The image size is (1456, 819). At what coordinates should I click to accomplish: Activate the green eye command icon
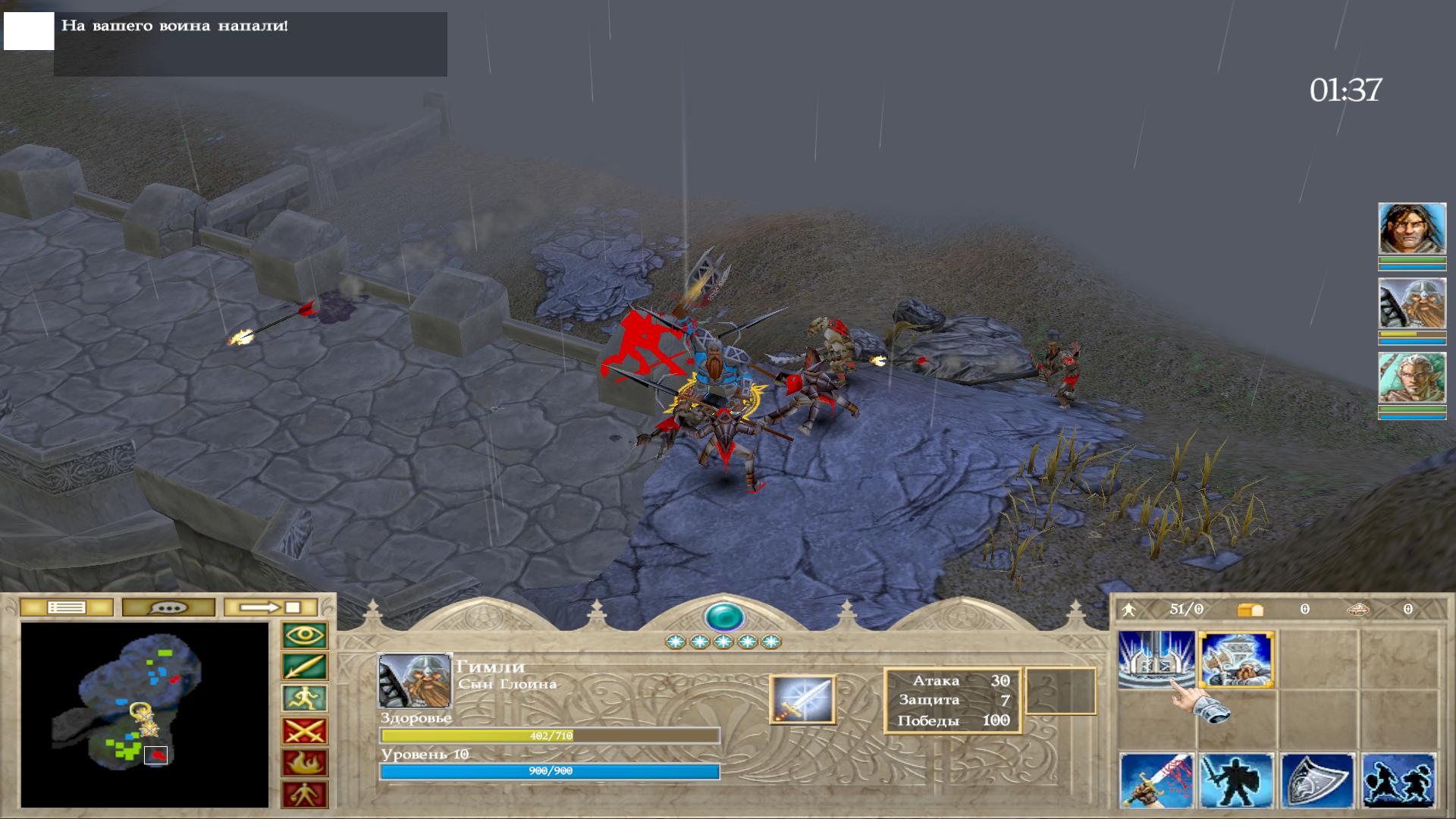[x=305, y=635]
